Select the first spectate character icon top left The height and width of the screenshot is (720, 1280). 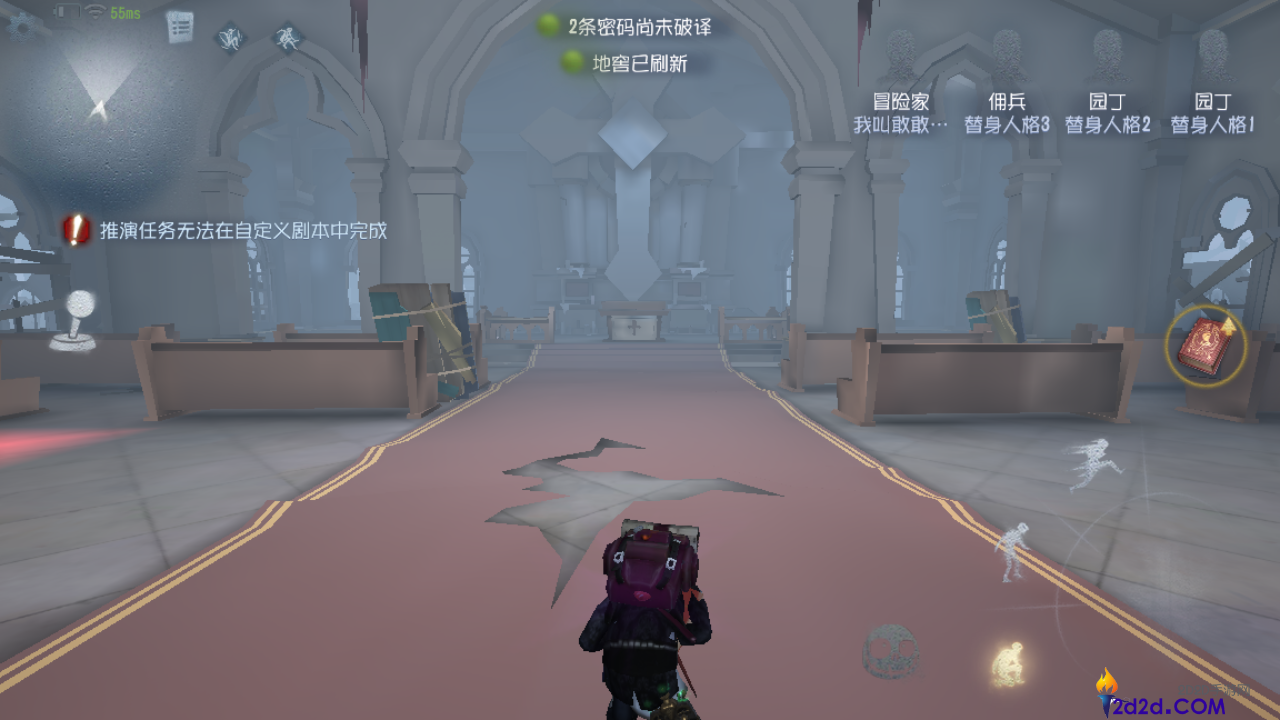coord(229,38)
